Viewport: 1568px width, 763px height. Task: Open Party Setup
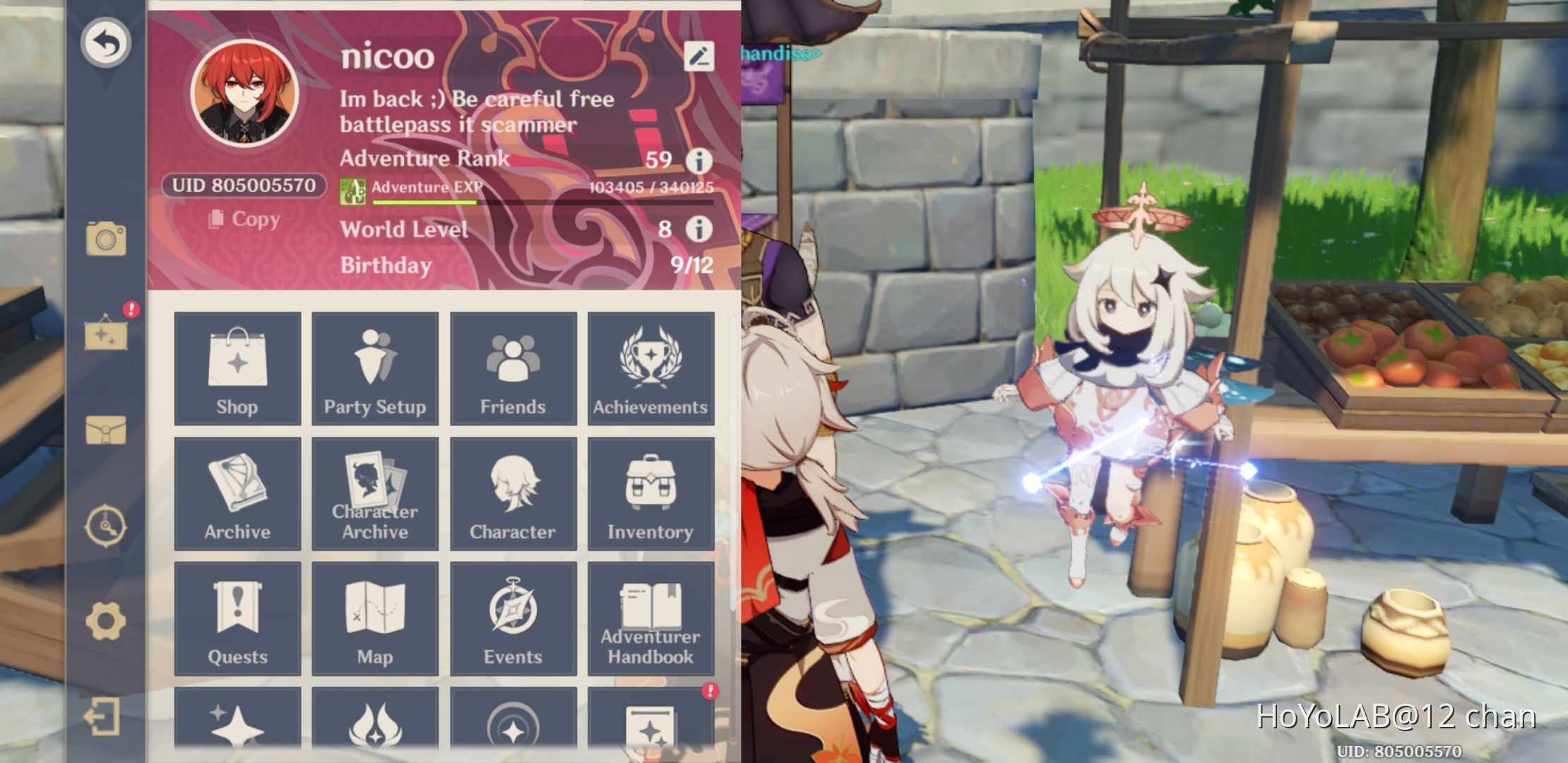point(375,367)
